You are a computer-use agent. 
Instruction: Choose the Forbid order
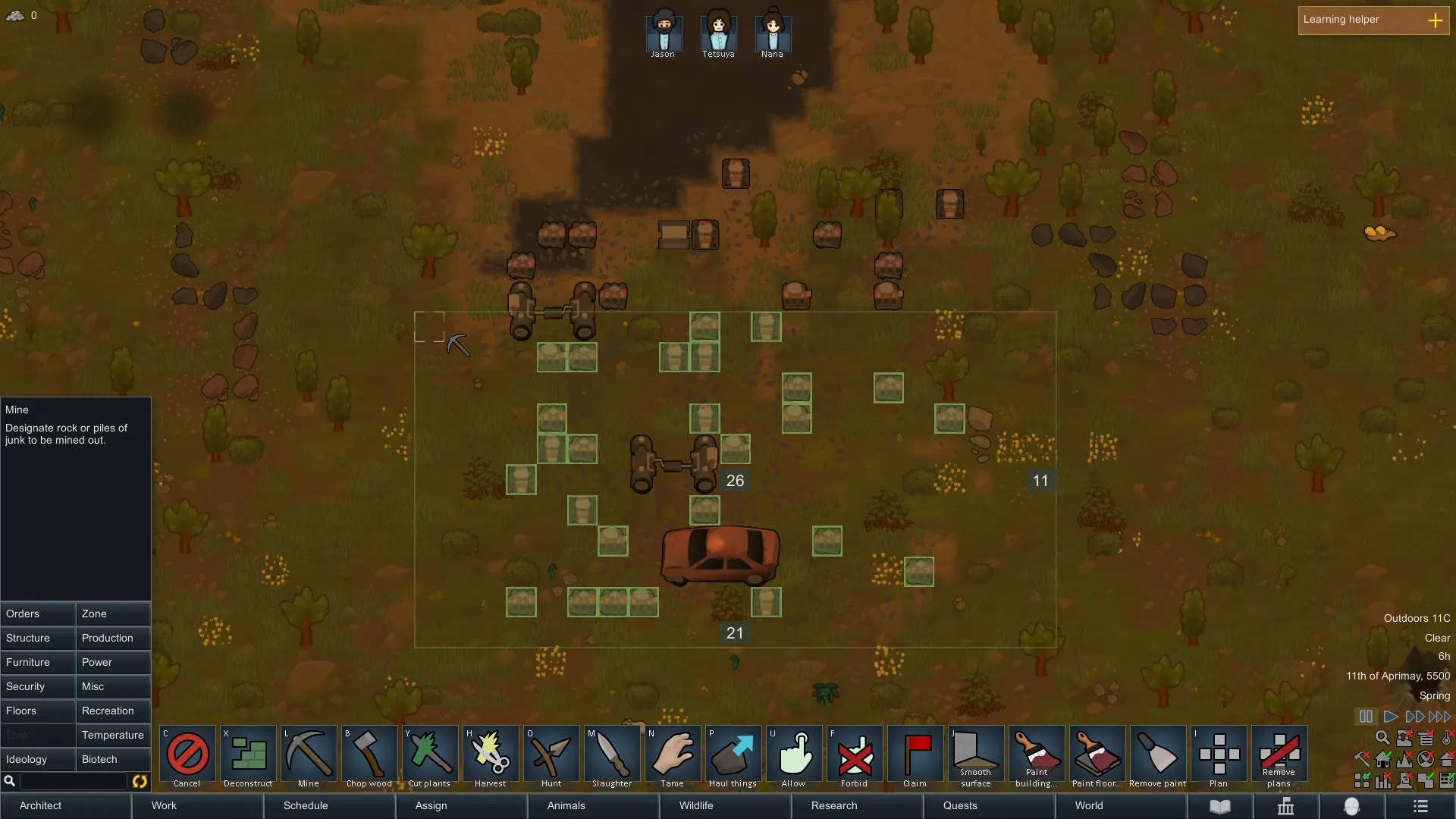click(x=855, y=757)
